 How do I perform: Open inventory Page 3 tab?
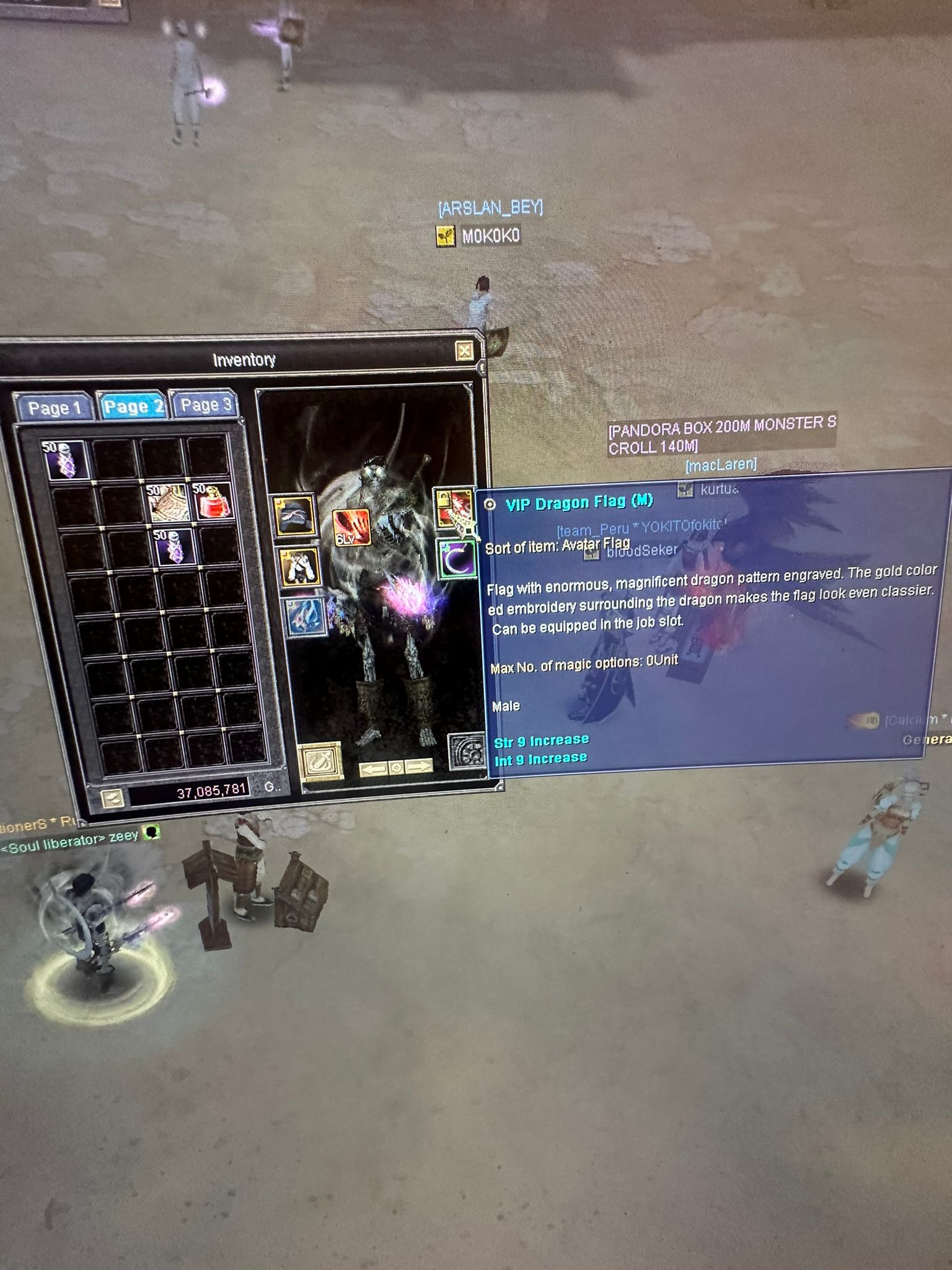pyautogui.click(x=205, y=404)
